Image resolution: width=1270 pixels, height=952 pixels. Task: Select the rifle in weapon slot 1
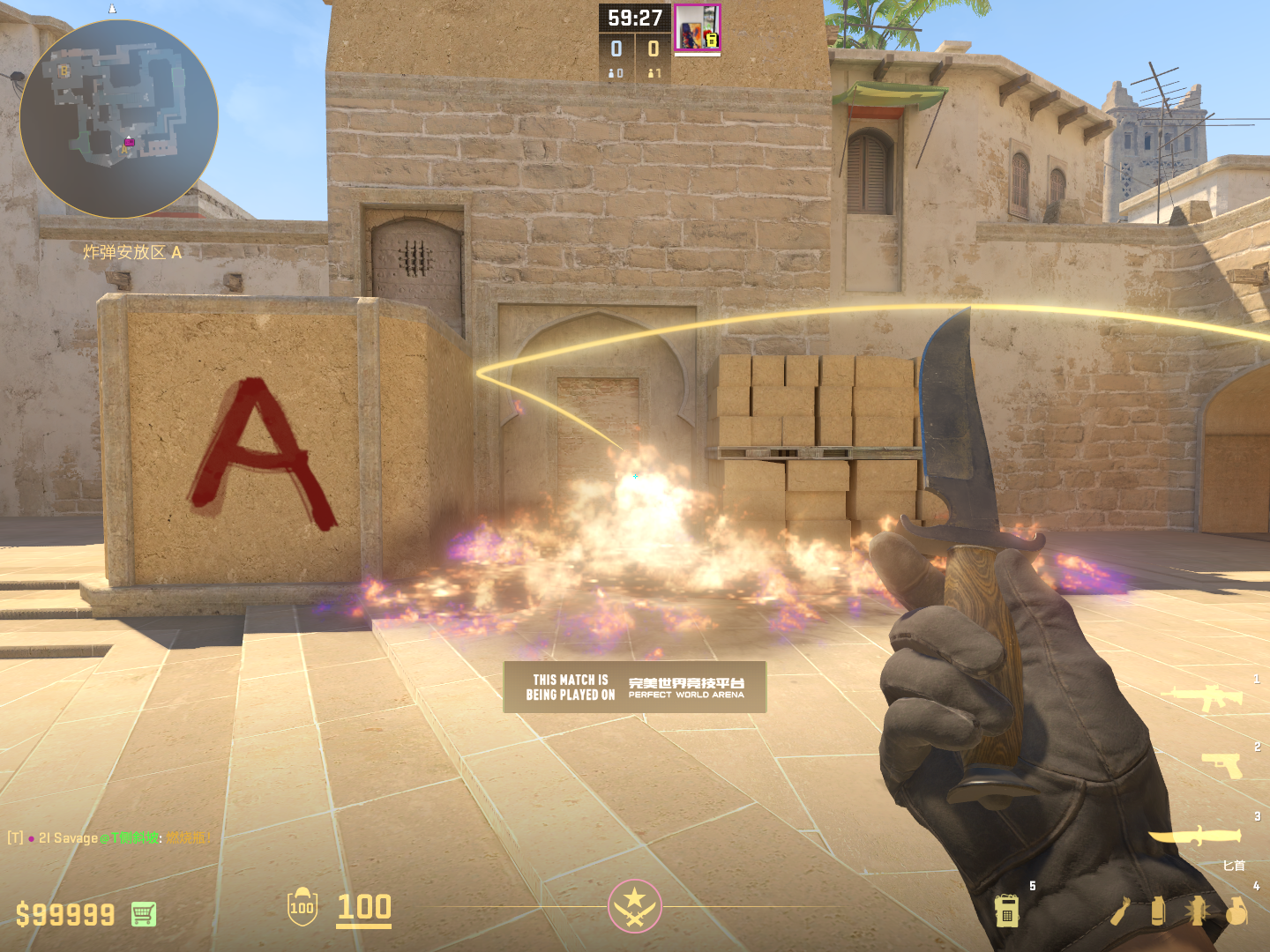[x=1203, y=697]
